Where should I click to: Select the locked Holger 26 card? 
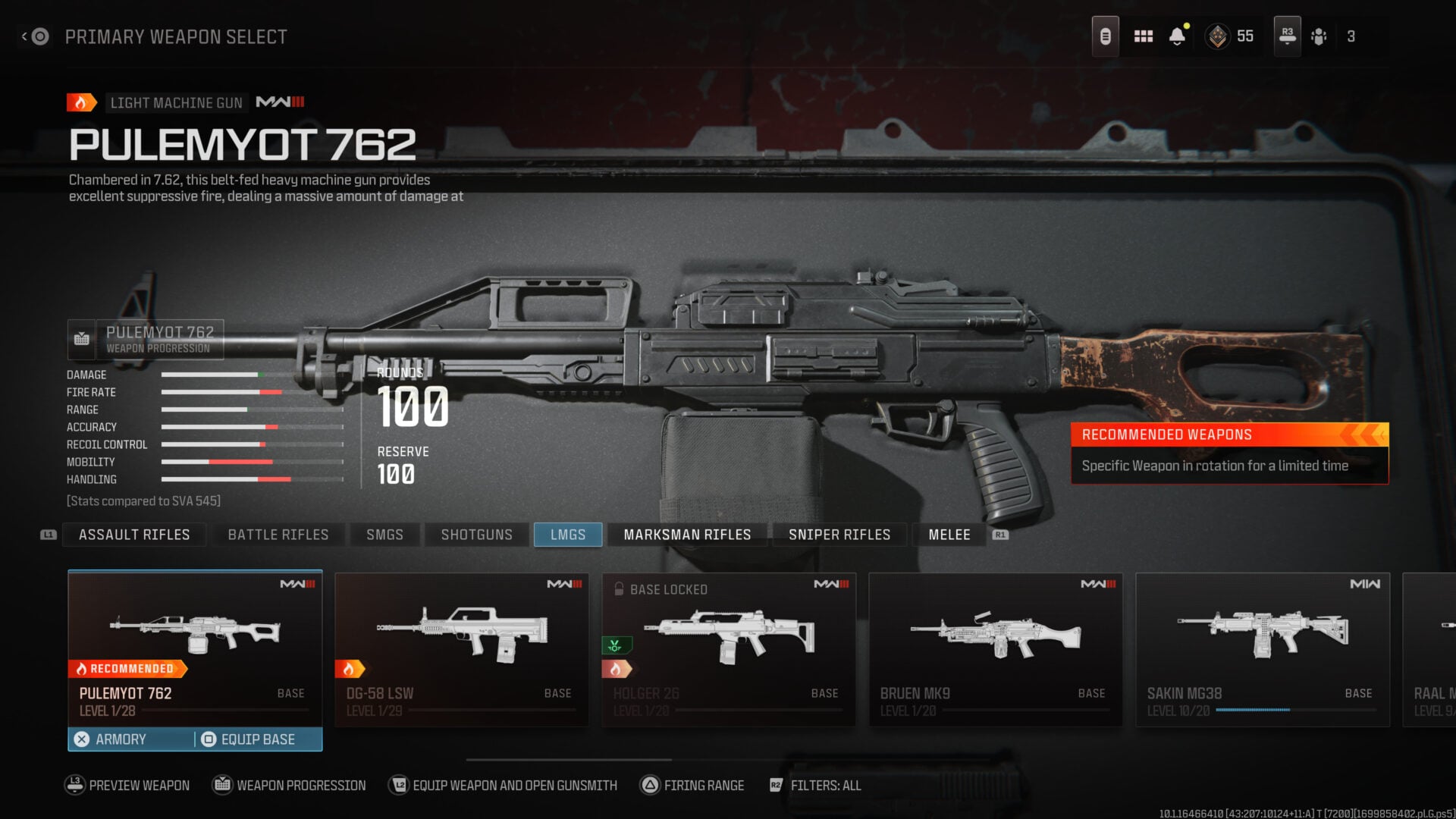729,648
